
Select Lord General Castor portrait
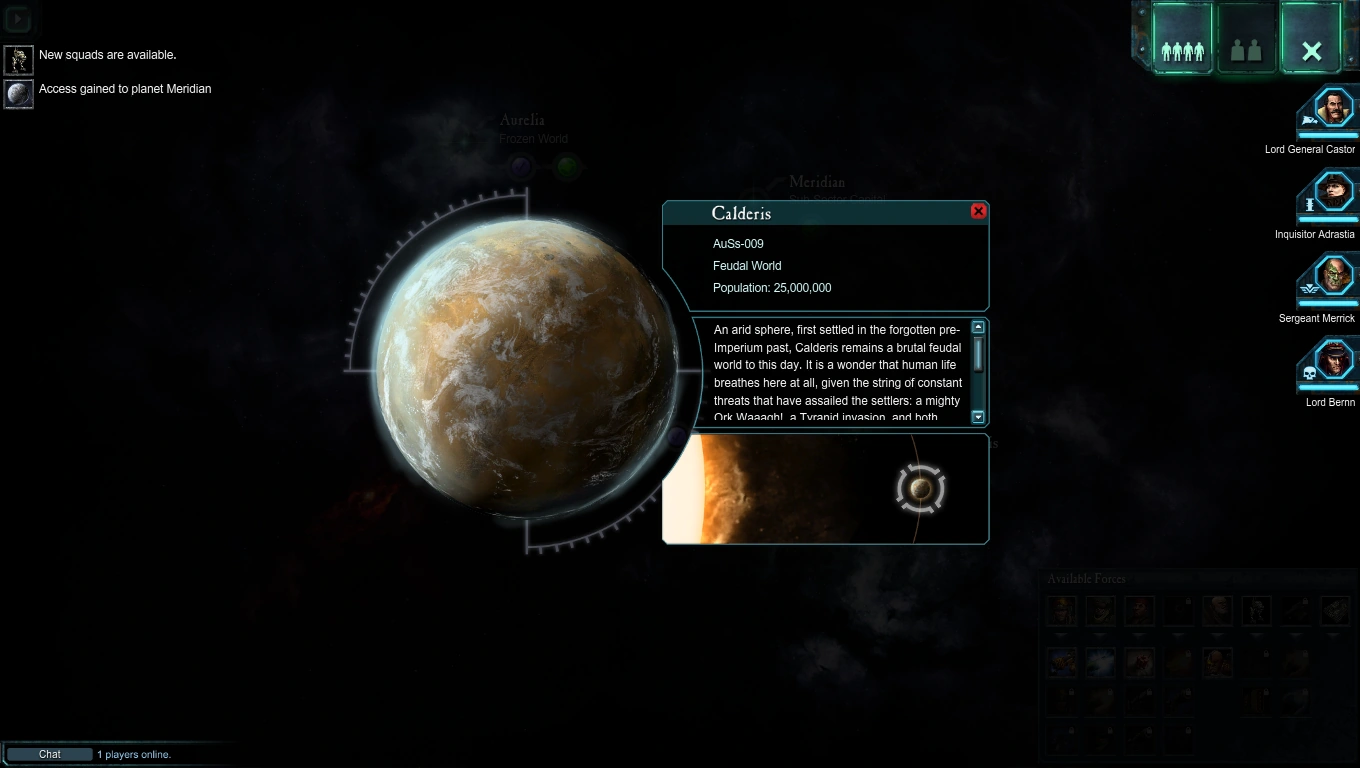pos(1333,108)
